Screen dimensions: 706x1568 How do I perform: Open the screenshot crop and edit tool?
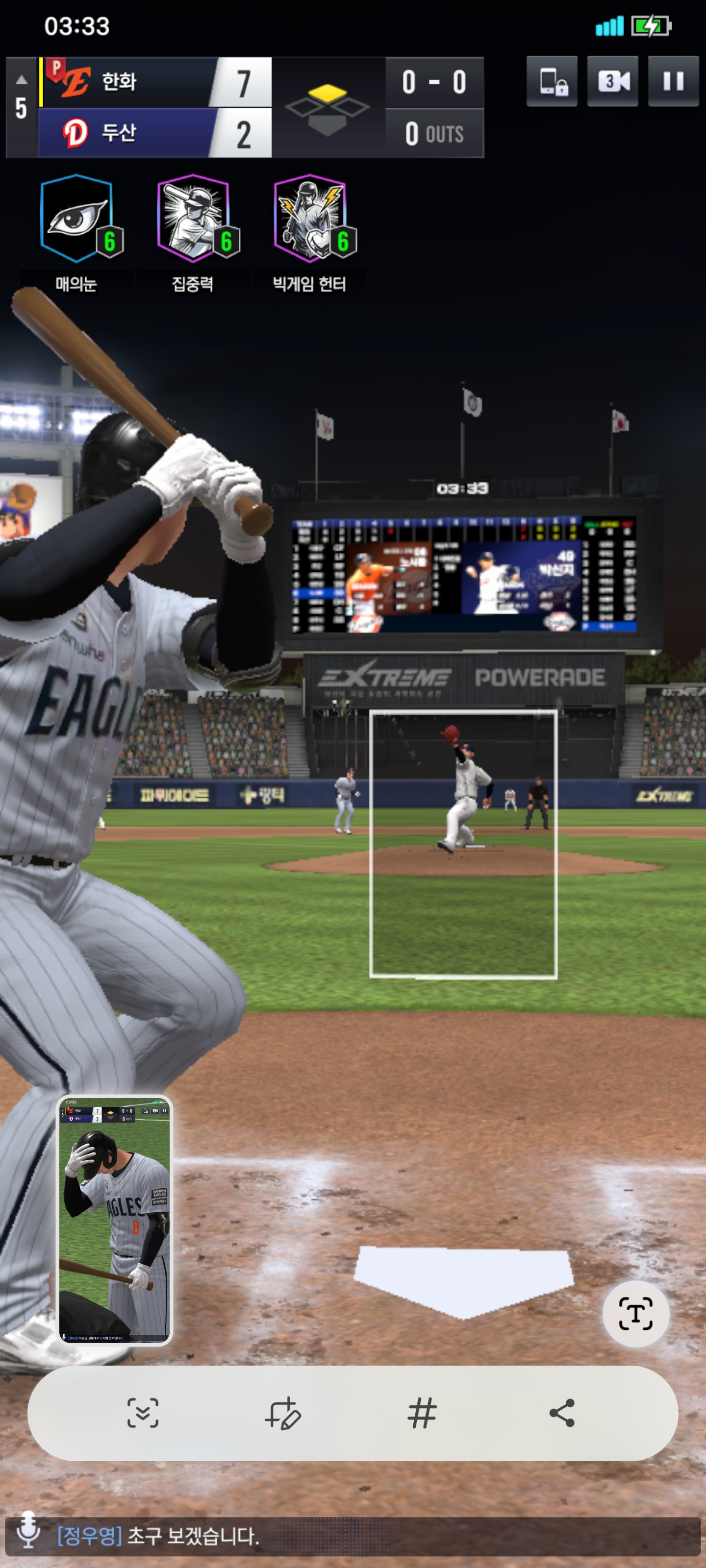tap(282, 1412)
